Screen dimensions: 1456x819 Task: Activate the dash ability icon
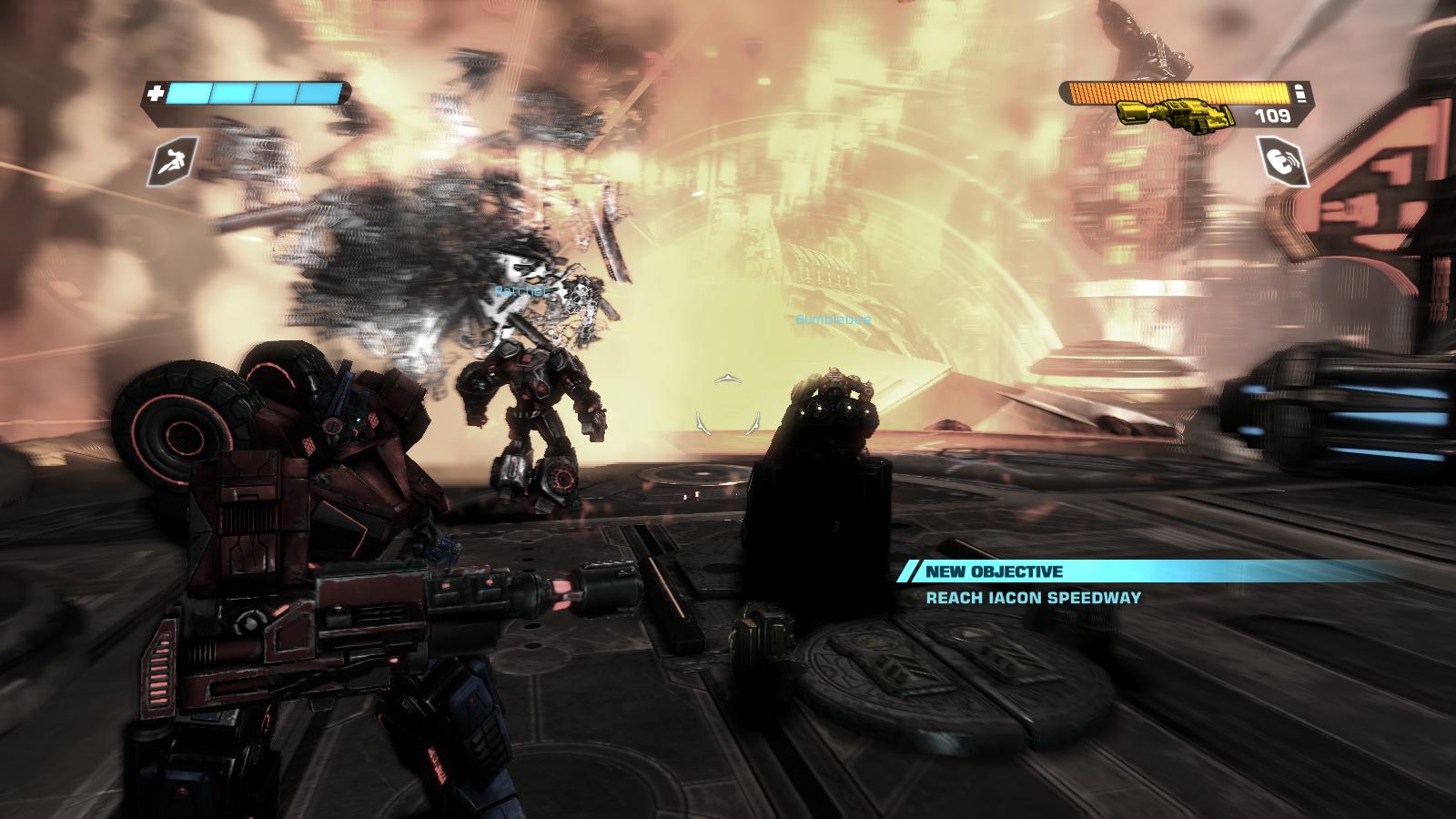point(170,164)
